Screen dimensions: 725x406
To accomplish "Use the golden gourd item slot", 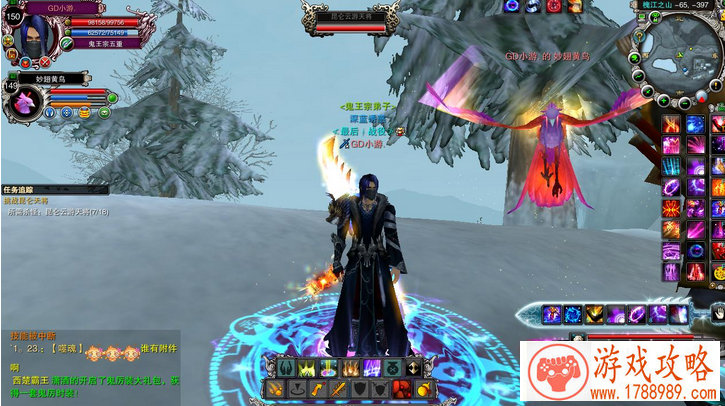I will pyautogui.click(x=425, y=388).
